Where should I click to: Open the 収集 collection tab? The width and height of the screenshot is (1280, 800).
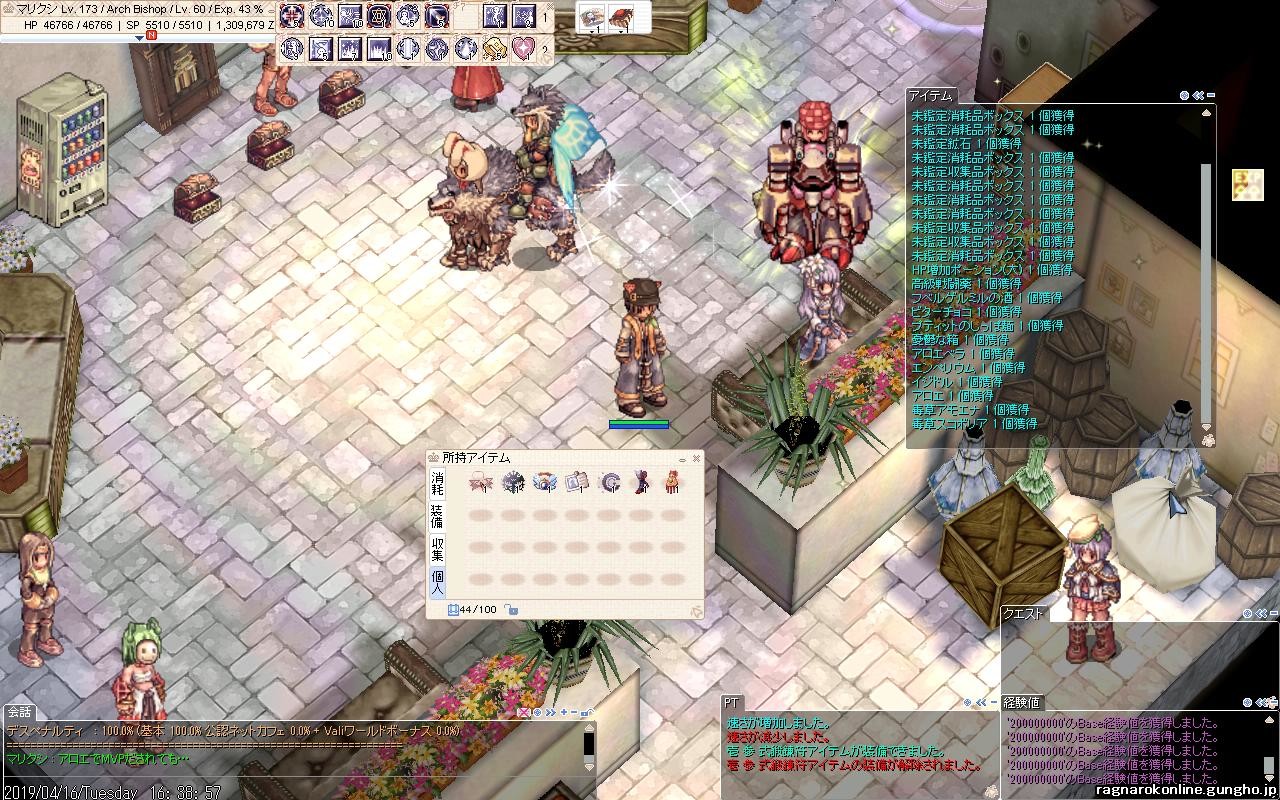pyautogui.click(x=437, y=548)
